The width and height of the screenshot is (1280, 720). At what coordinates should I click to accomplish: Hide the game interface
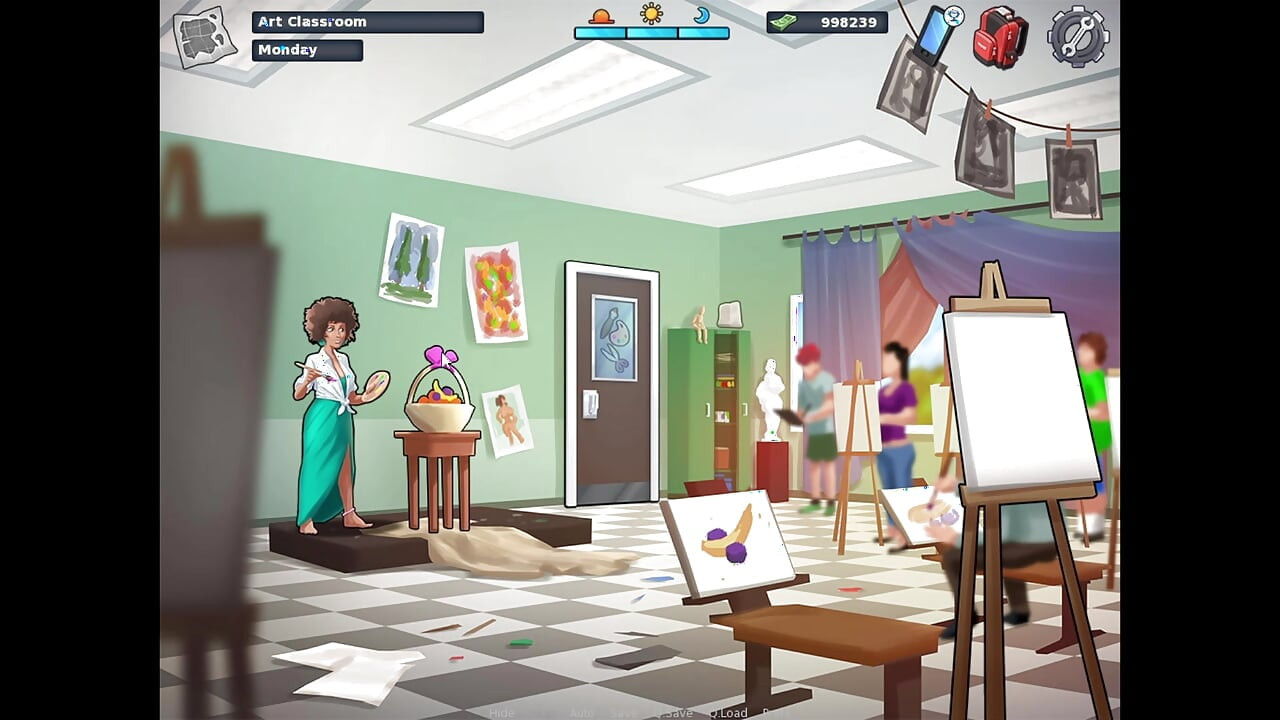point(501,712)
